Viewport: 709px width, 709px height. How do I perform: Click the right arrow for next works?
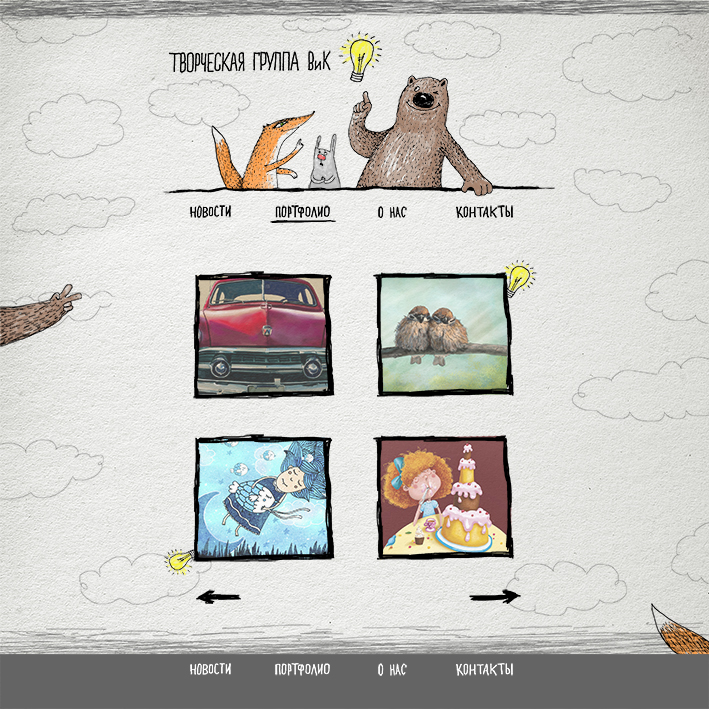(495, 597)
